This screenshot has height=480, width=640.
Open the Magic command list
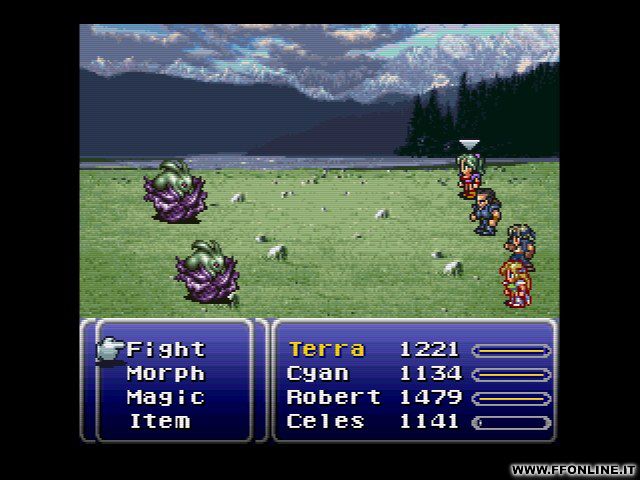pos(165,397)
